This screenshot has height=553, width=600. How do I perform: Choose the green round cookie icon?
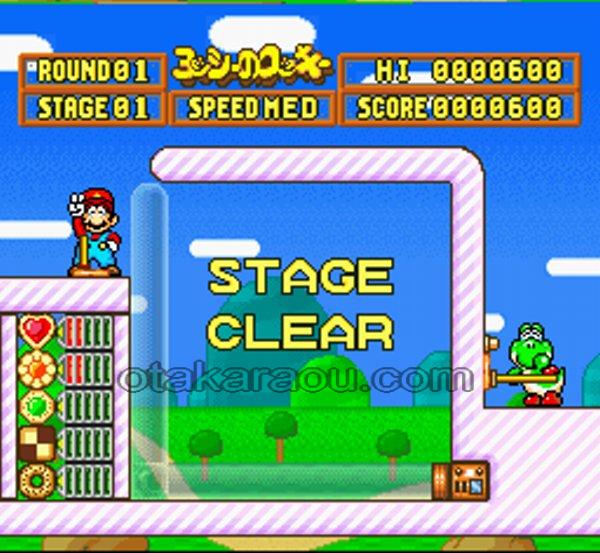click(x=36, y=406)
